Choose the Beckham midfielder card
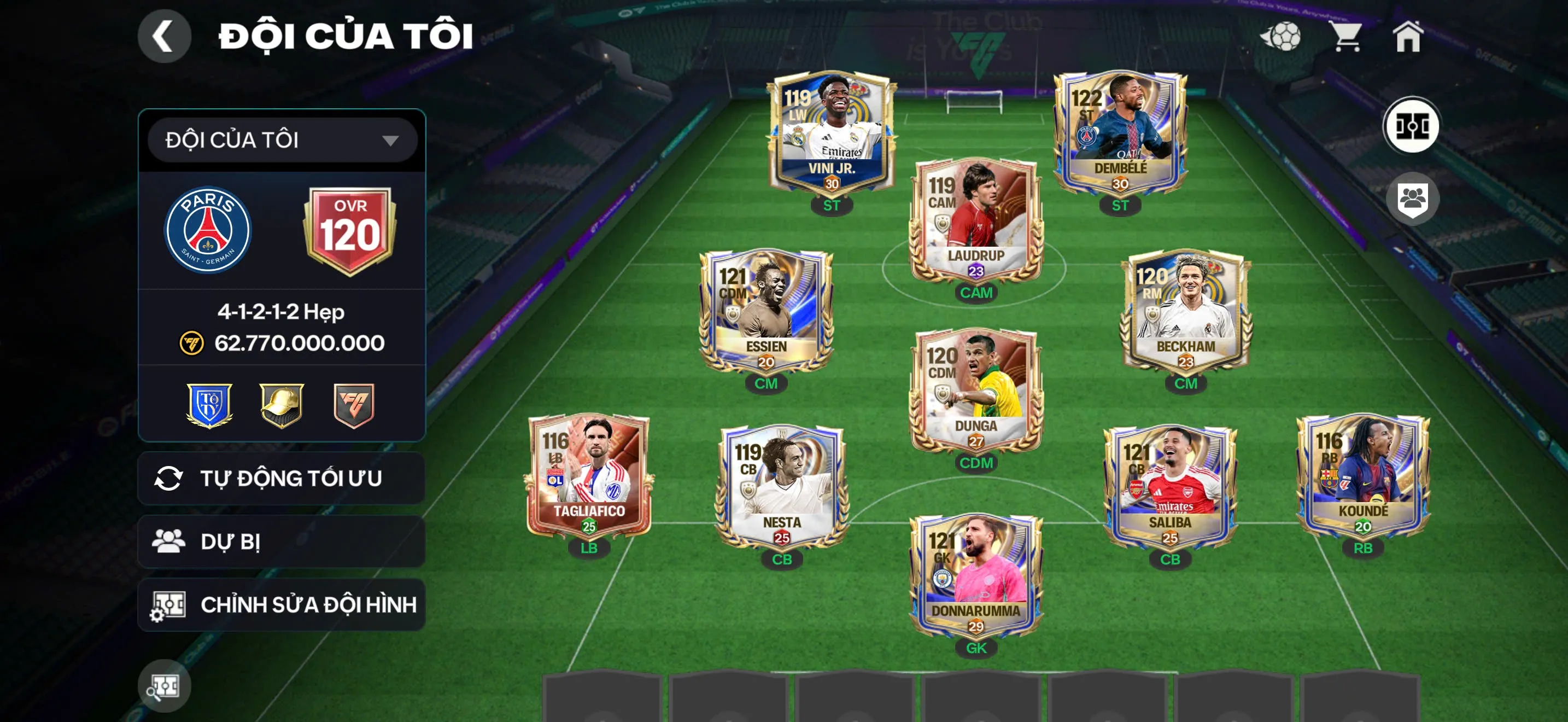 [1185, 311]
